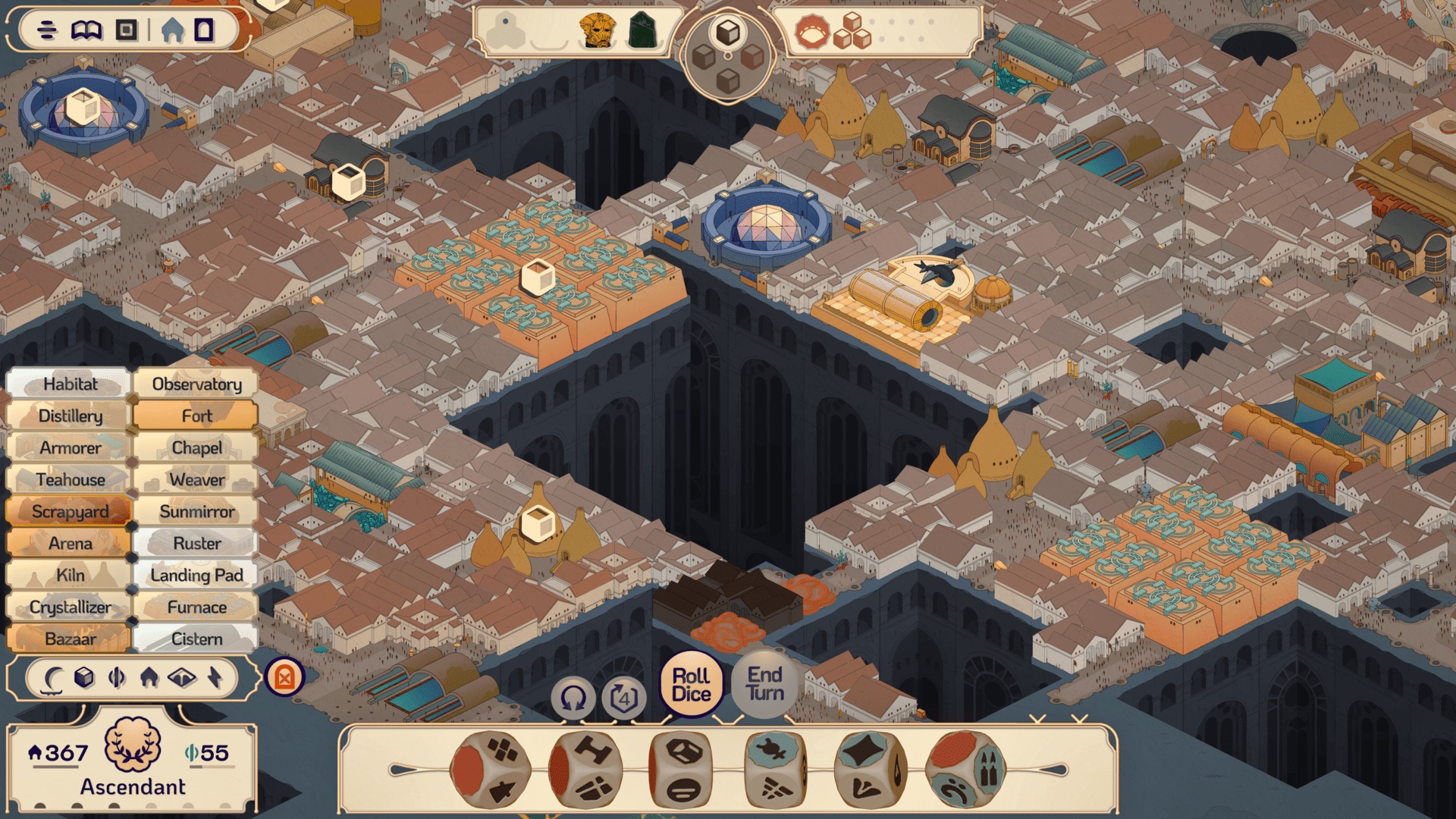Select the Landing Pad entry

pos(196,576)
